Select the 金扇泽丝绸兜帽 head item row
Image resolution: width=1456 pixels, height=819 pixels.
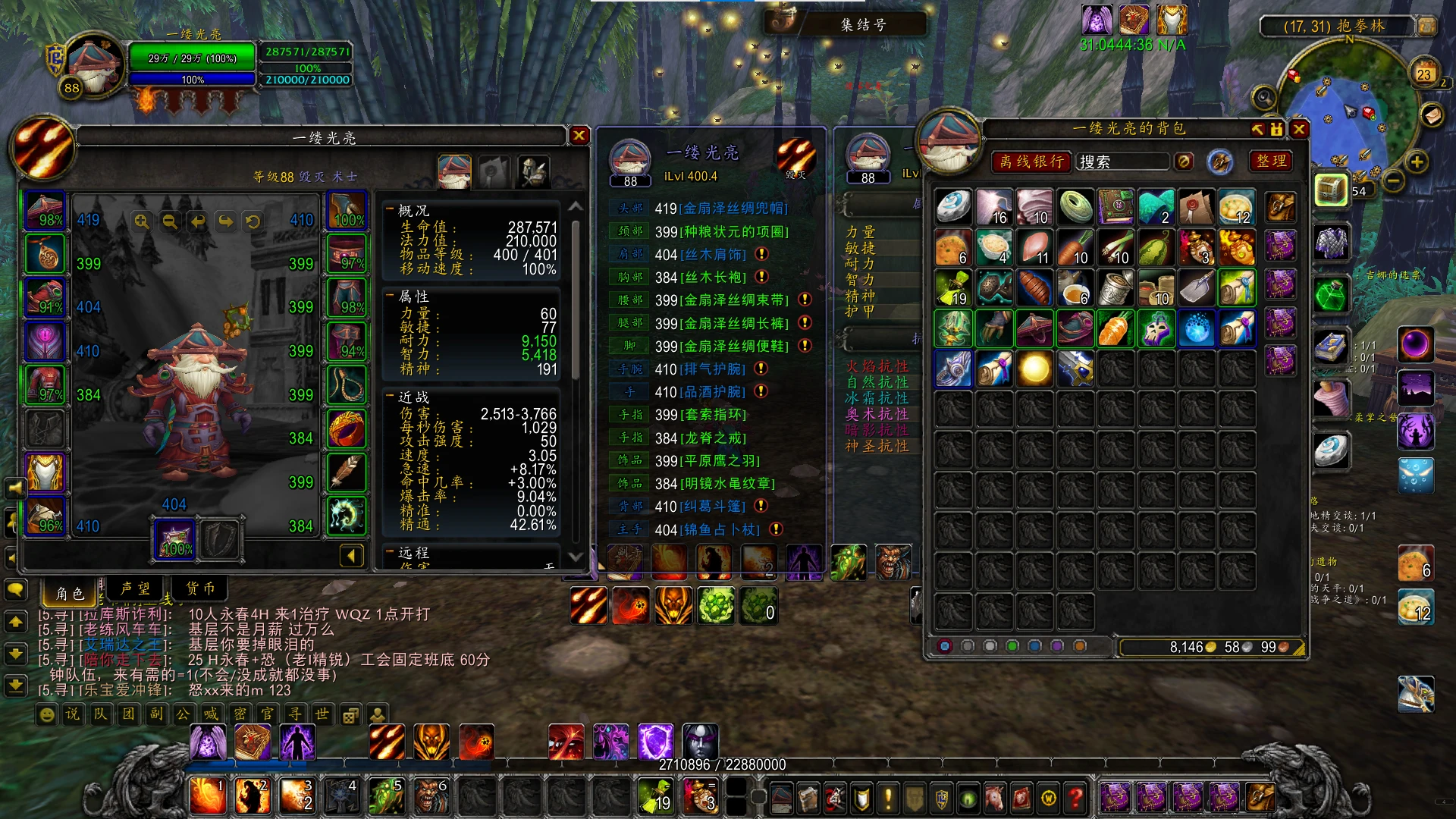tap(732, 209)
